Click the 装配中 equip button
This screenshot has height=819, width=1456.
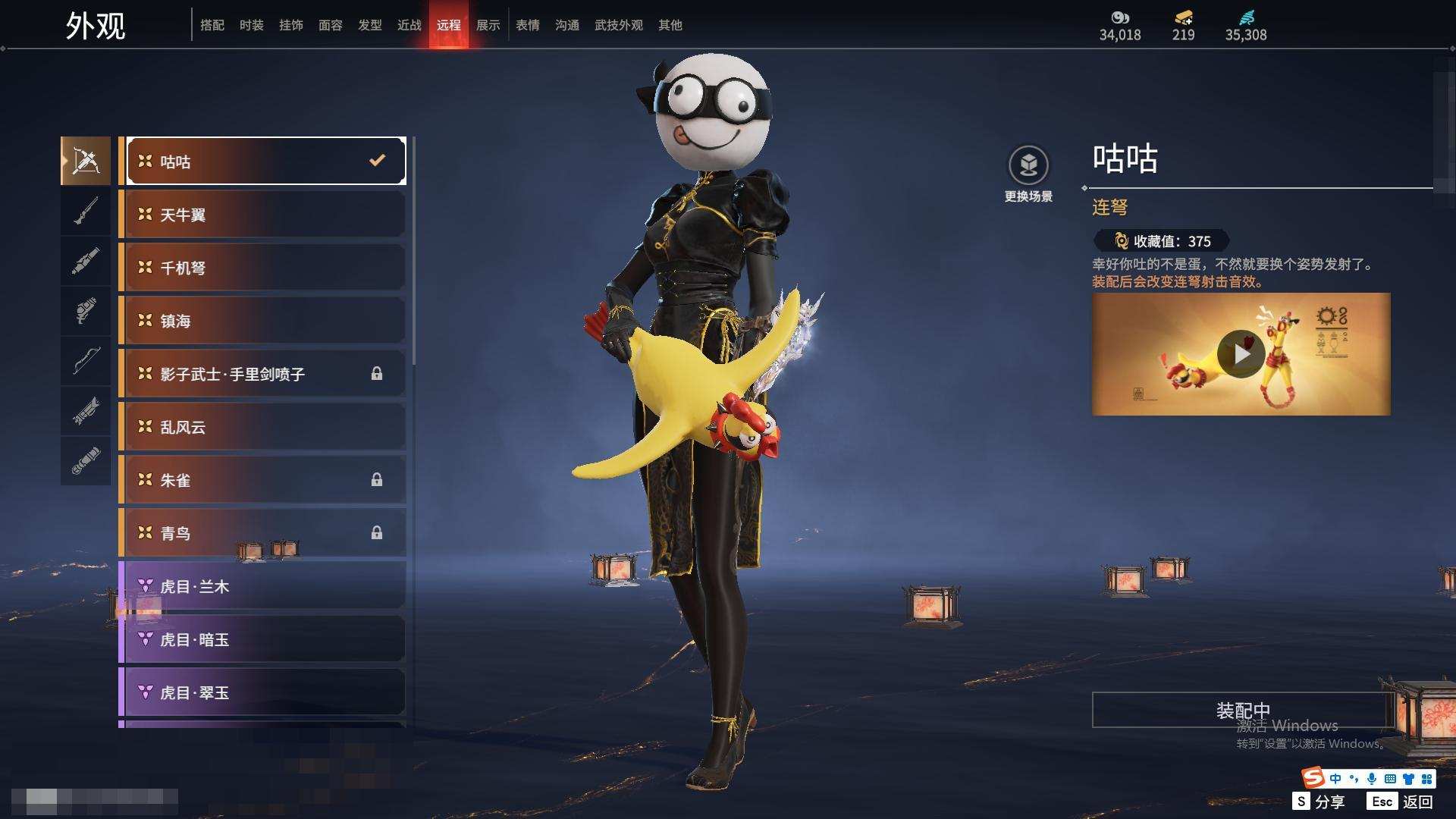coord(1242,710)
